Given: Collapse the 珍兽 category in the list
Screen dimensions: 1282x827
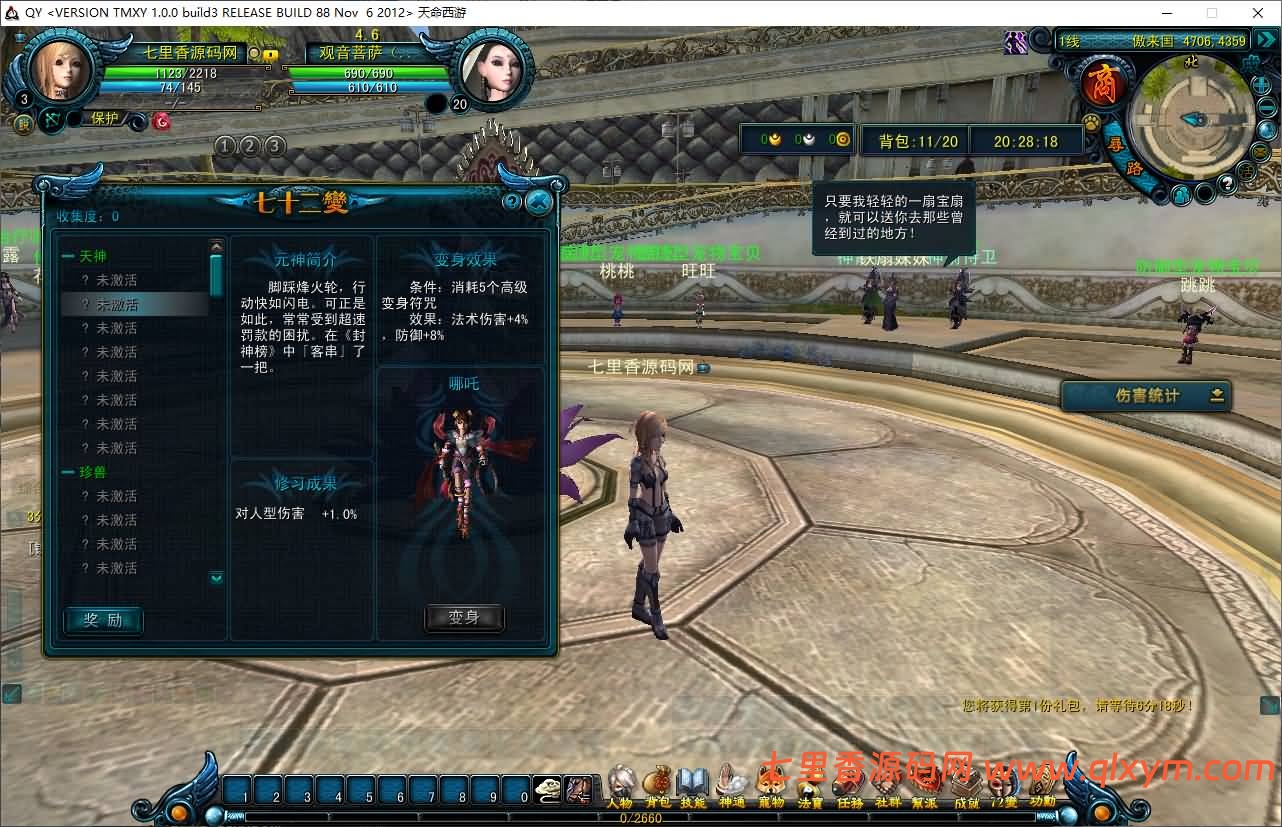Looking at the screenshot, I should point(68,472).
